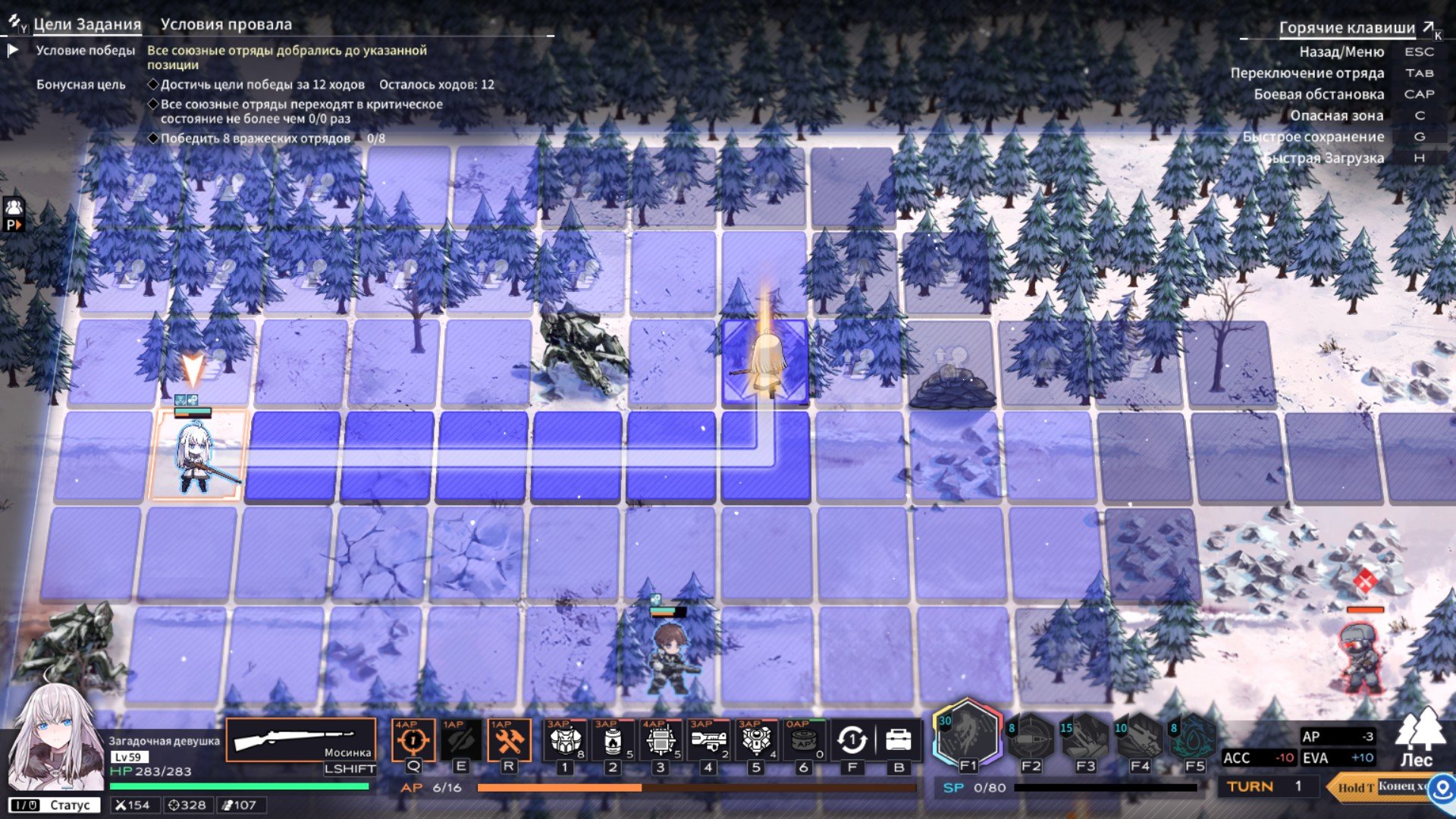The image size is (1456, 819).
Task: Pick the gun-shaped item in slot 4
Action: [x=708, y=740]
